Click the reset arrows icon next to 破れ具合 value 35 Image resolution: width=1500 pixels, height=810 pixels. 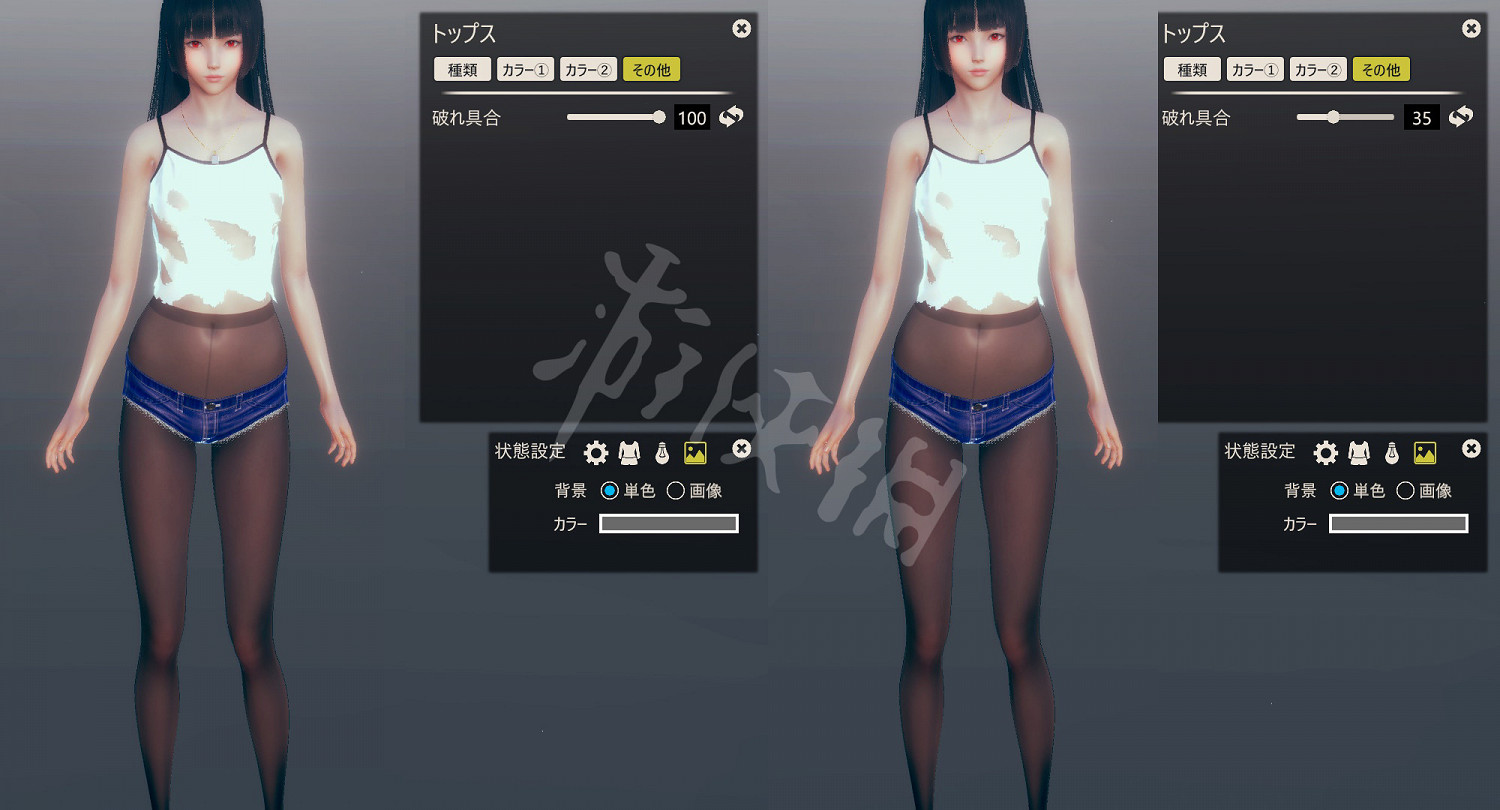(x=1461, y=117)
